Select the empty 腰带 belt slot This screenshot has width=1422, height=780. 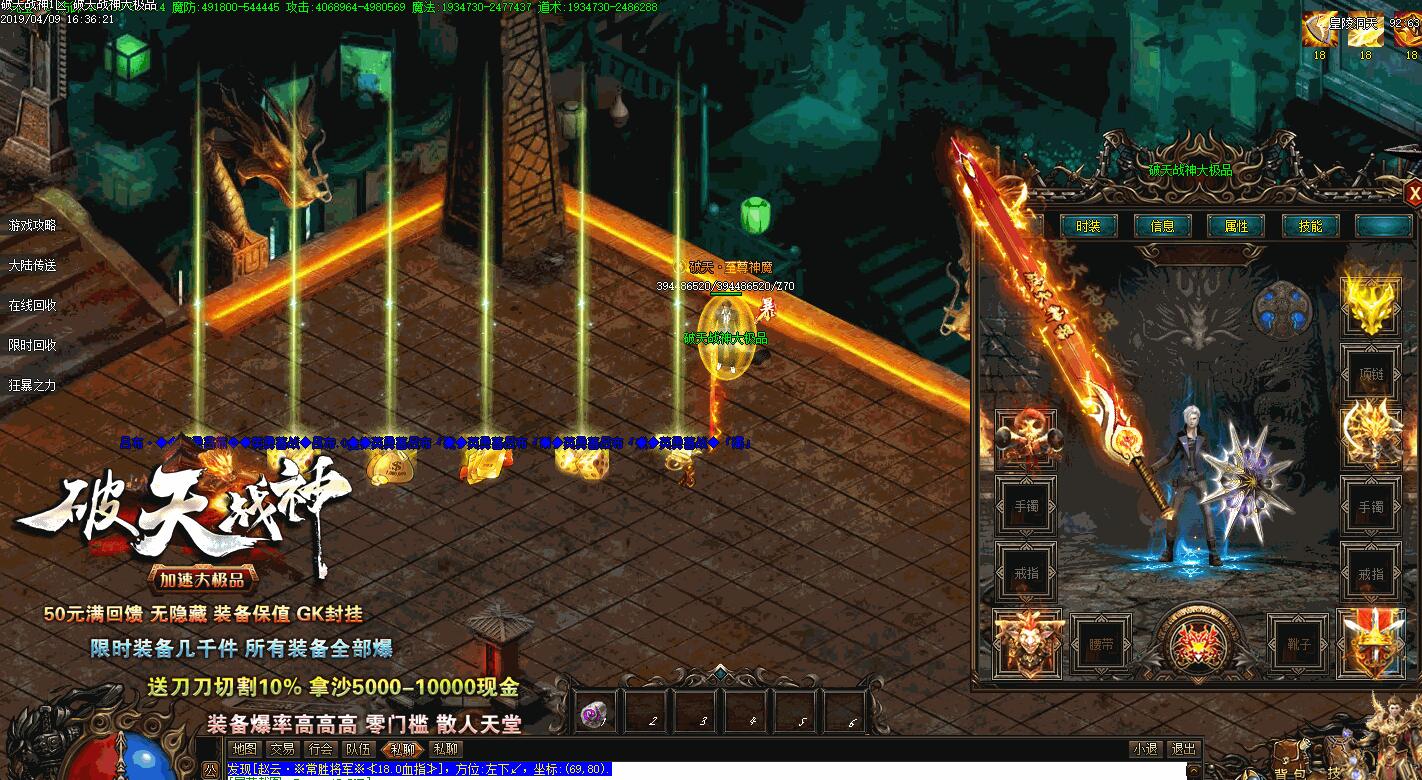1101,644
